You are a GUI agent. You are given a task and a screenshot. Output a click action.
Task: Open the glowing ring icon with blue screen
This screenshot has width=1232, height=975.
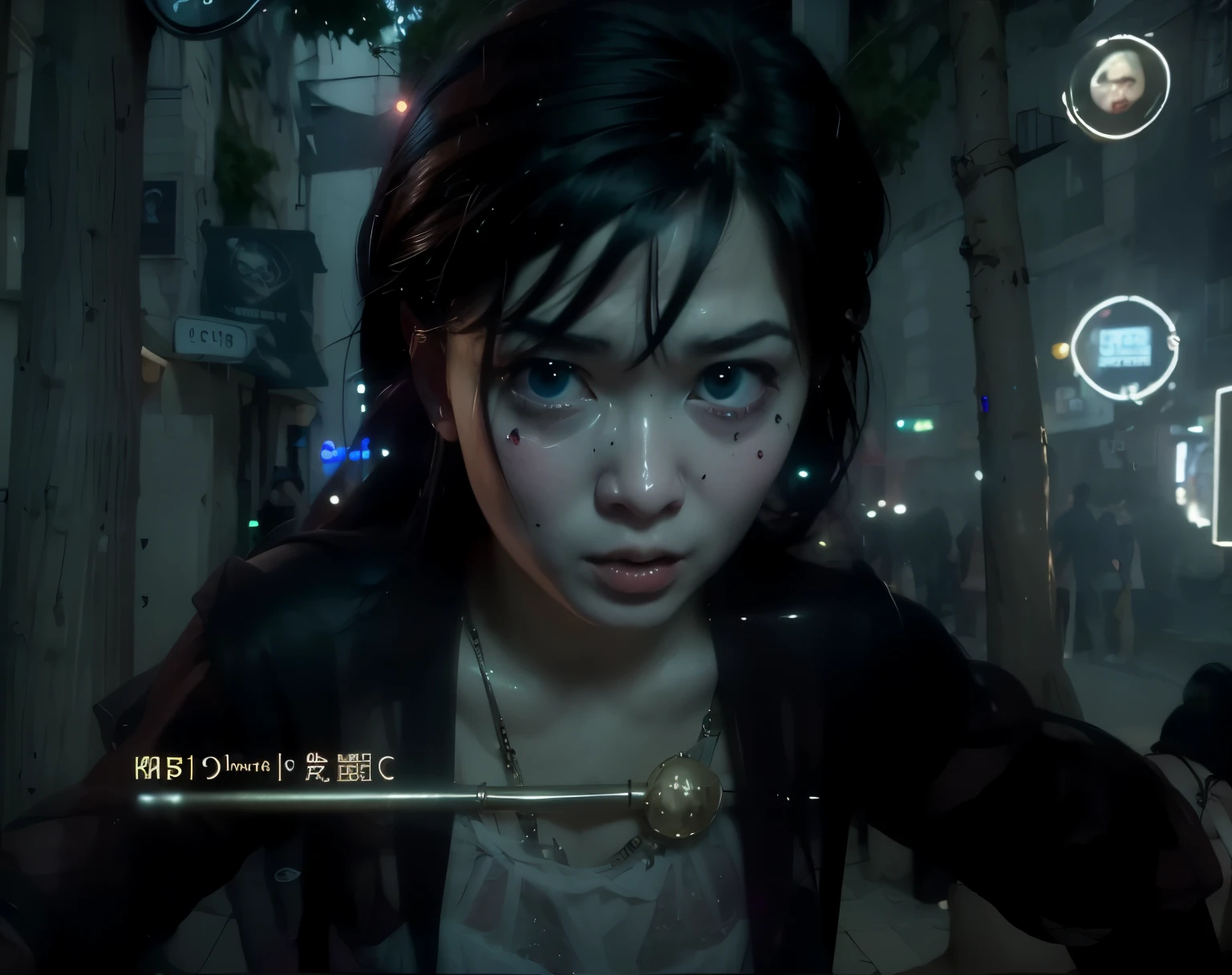(1124, 349)
